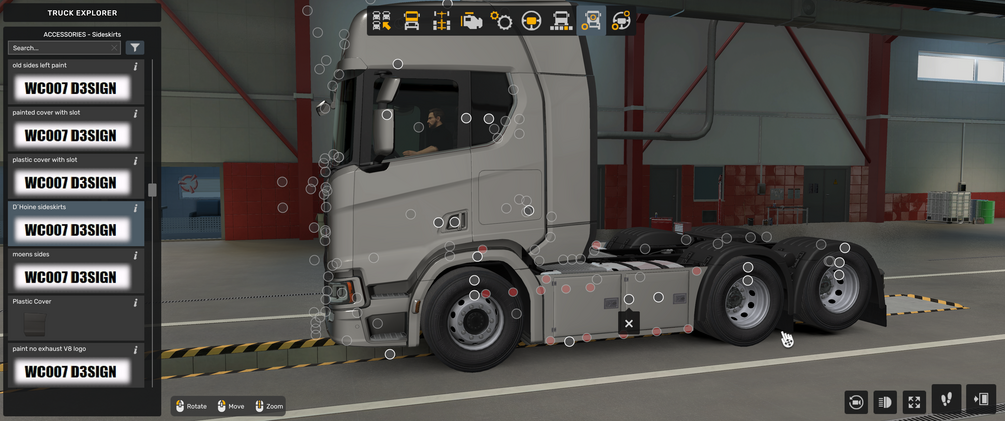Image resolution: width=1005 pixels, height=421 pixels.
Task: Pick the 'plastic cover with slot' sideskirt
Action: pyautogui.click(x=71, y=183)
